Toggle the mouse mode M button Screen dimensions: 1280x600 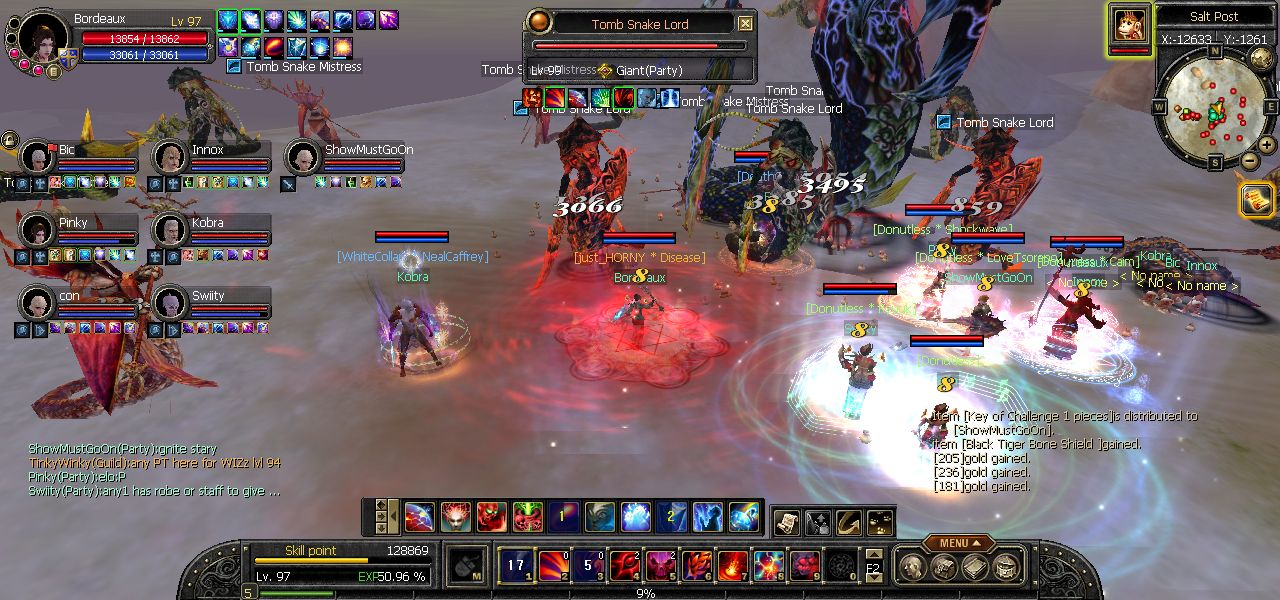coord(466,566)
